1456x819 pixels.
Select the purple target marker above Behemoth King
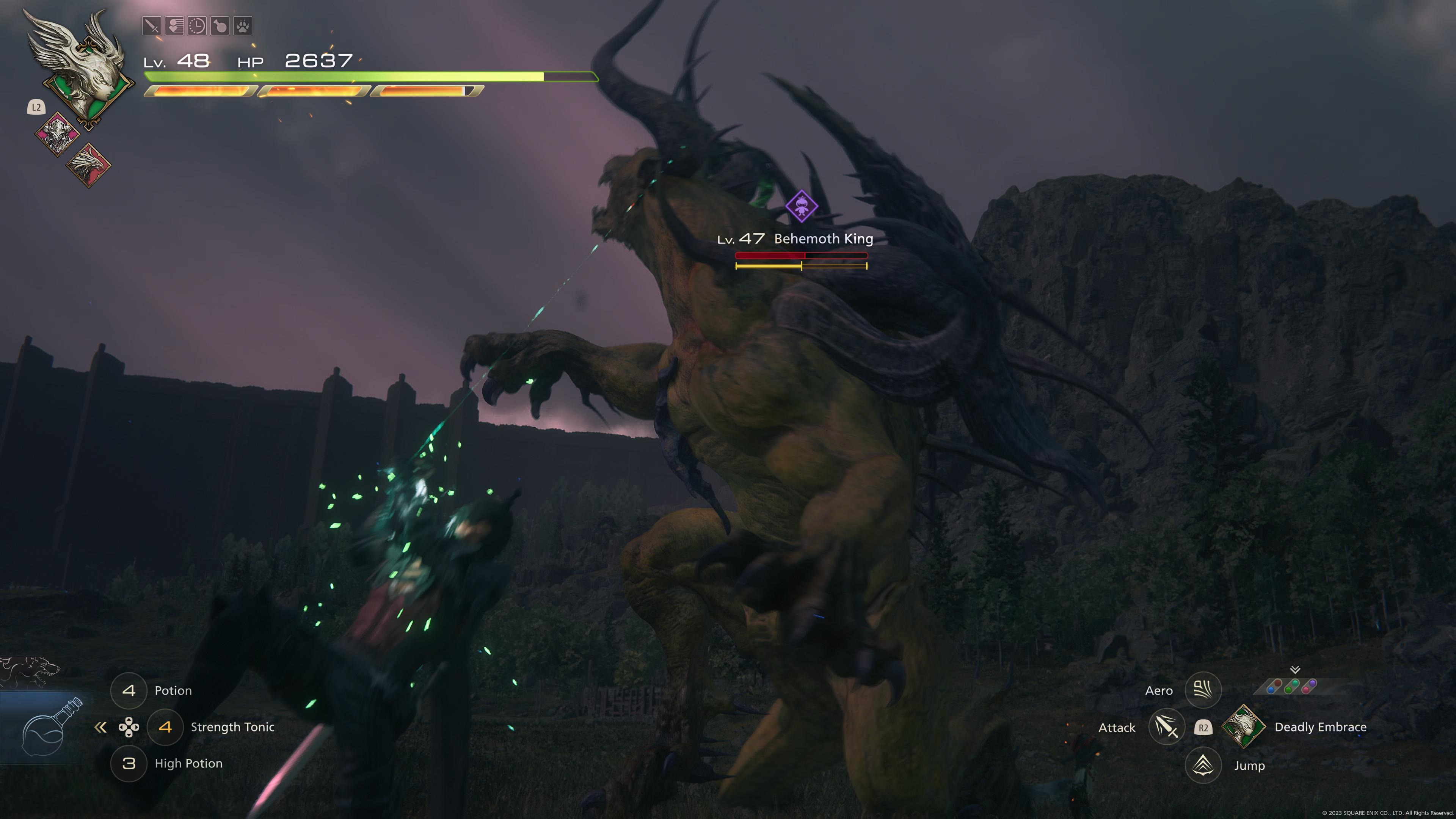click(x=801, y=206)
